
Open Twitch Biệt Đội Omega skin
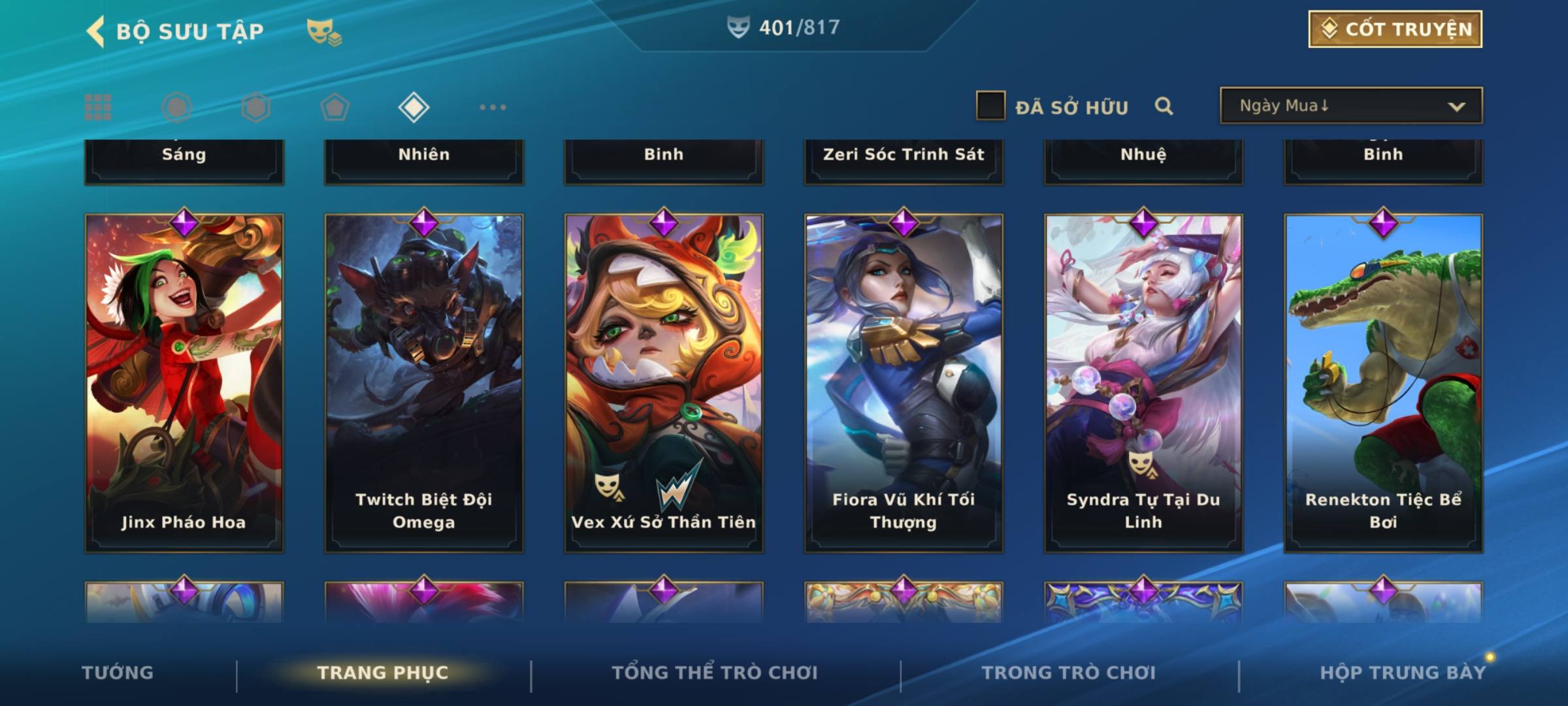(424, 382)
